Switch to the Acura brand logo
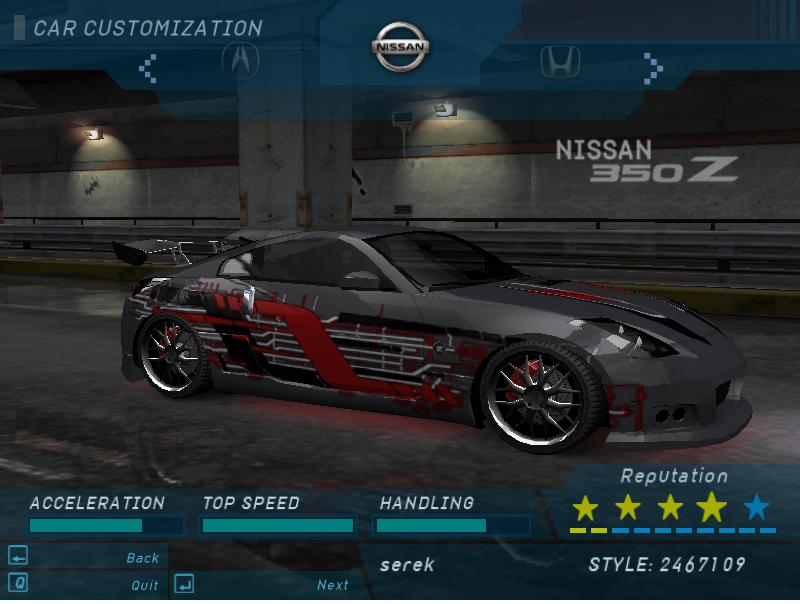This screenshot has height=604, width=800. [240, 61]
